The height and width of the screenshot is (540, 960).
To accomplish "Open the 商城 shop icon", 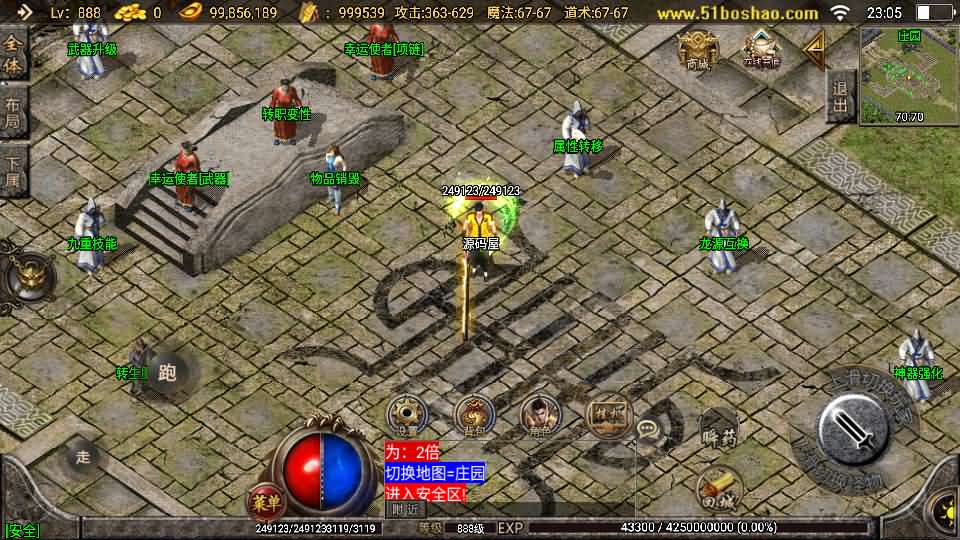I will 697,48.
